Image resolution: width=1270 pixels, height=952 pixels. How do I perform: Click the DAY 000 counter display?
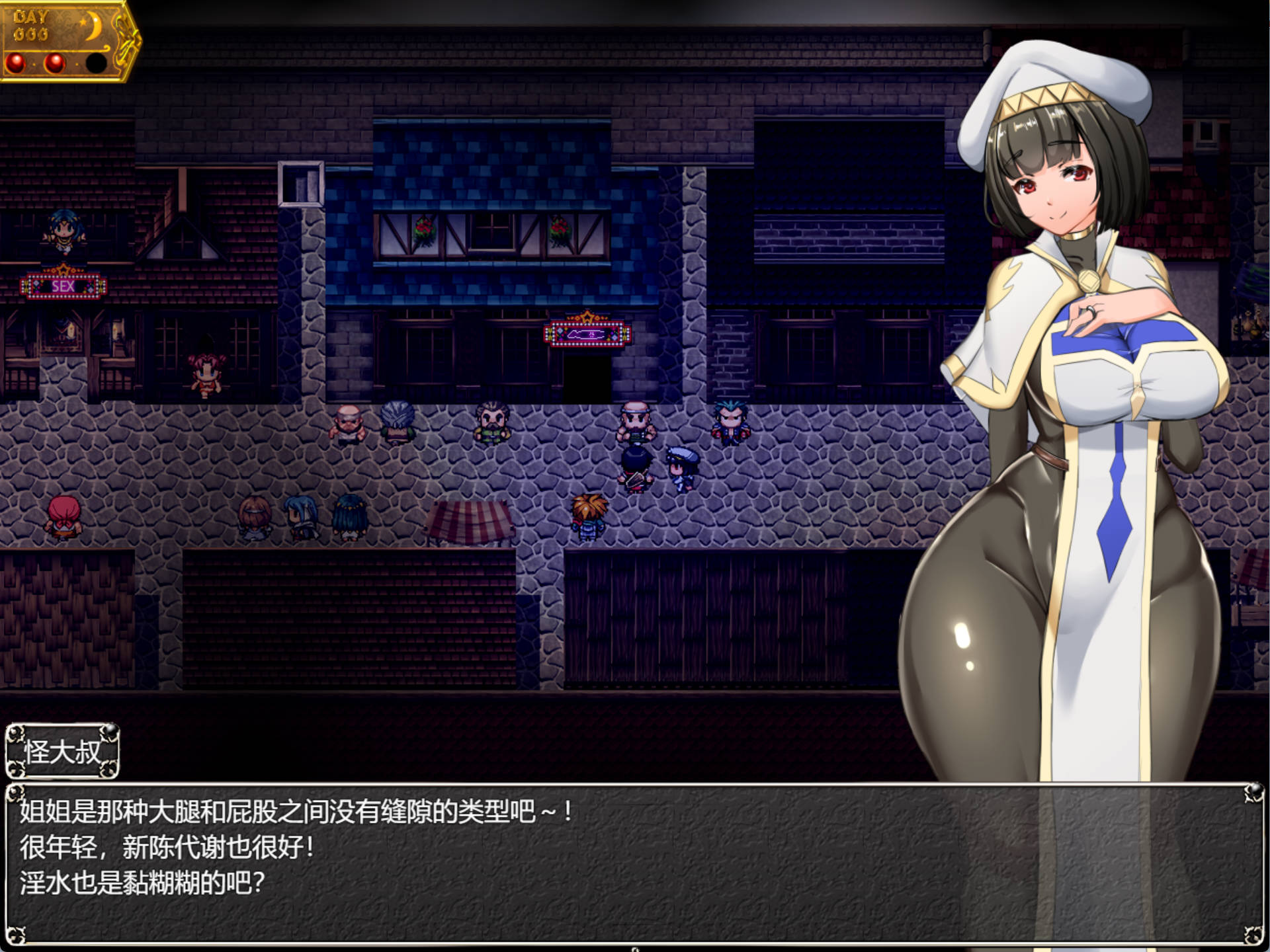31,24
